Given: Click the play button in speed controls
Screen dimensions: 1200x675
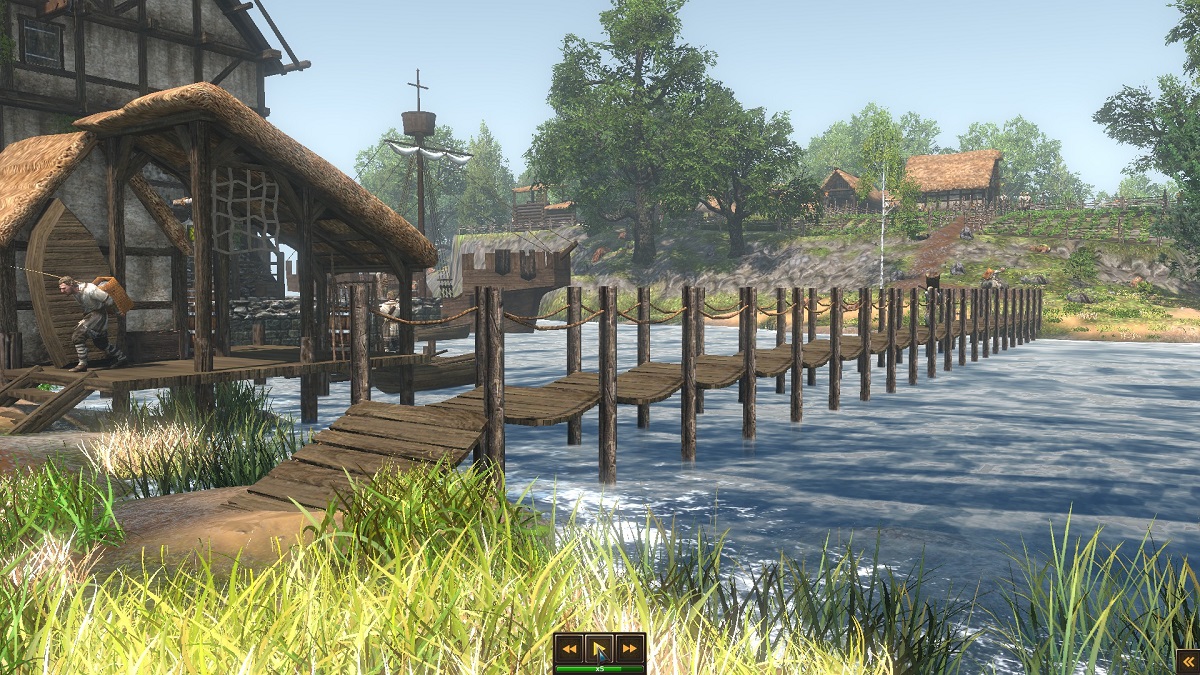Looking at the screenshot, I should (x=599, y=648).
